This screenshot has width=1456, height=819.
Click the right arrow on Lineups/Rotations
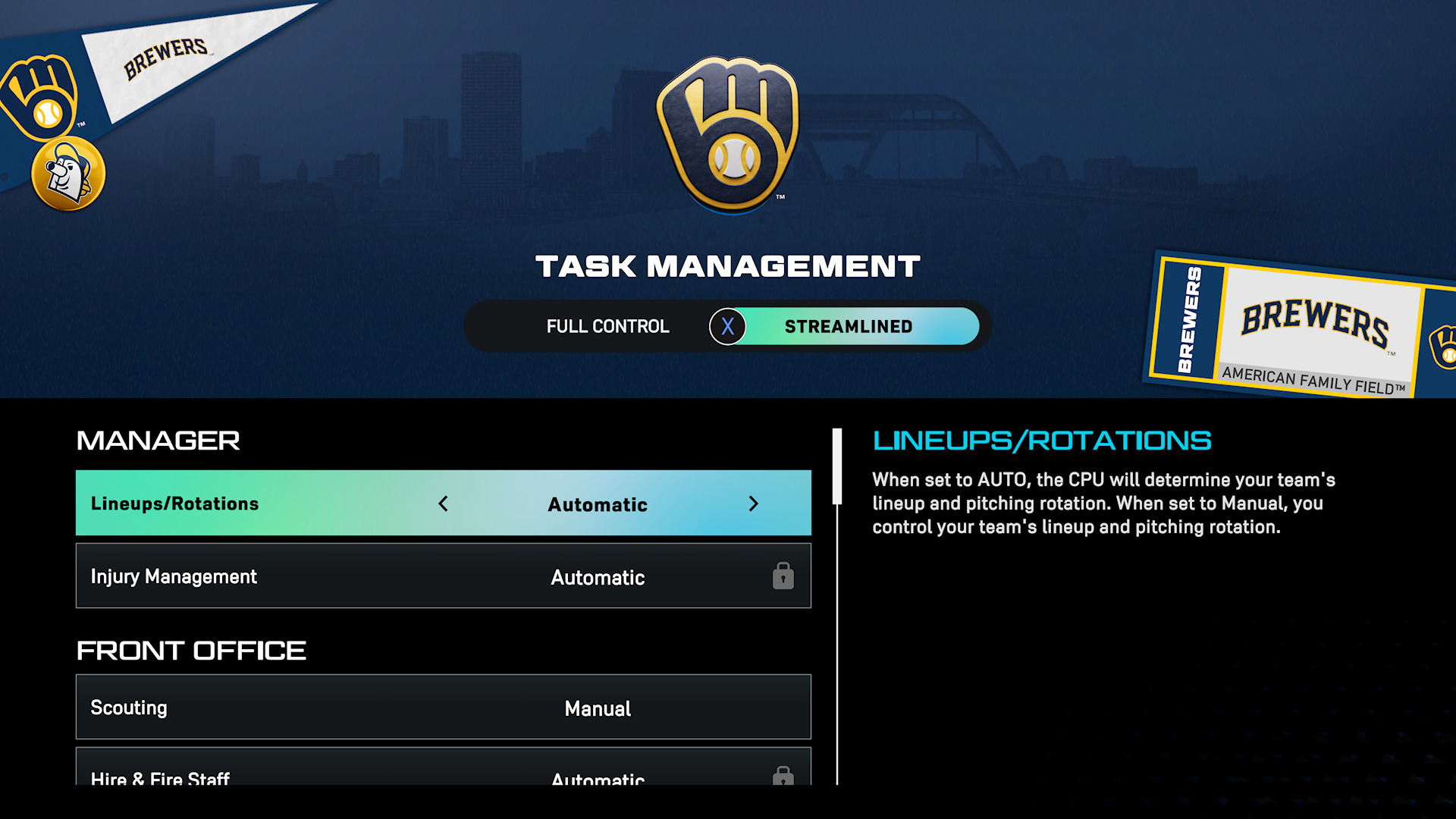753,504
